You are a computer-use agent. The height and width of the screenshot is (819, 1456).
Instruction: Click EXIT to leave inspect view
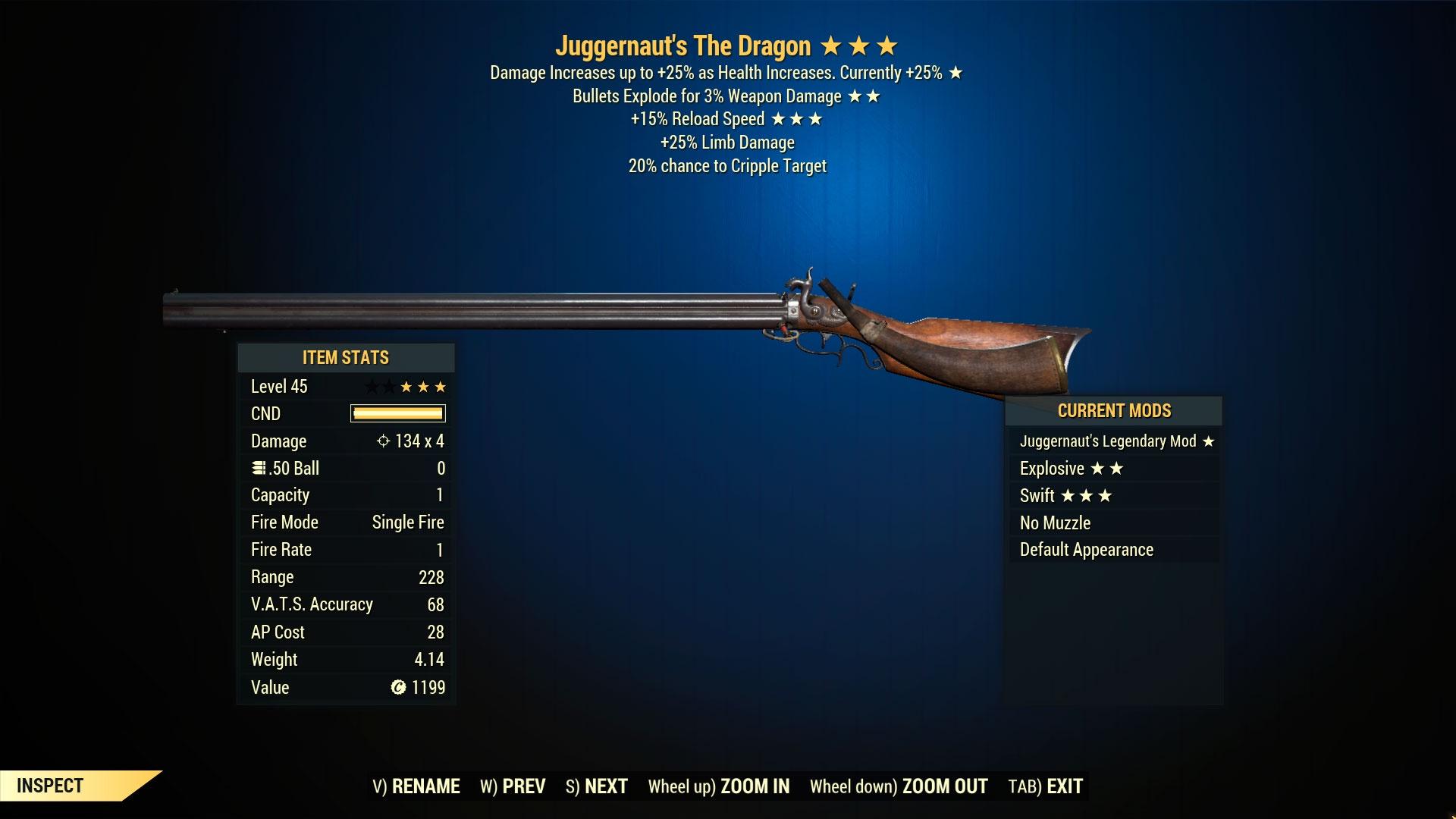(x=1063, y=786)
